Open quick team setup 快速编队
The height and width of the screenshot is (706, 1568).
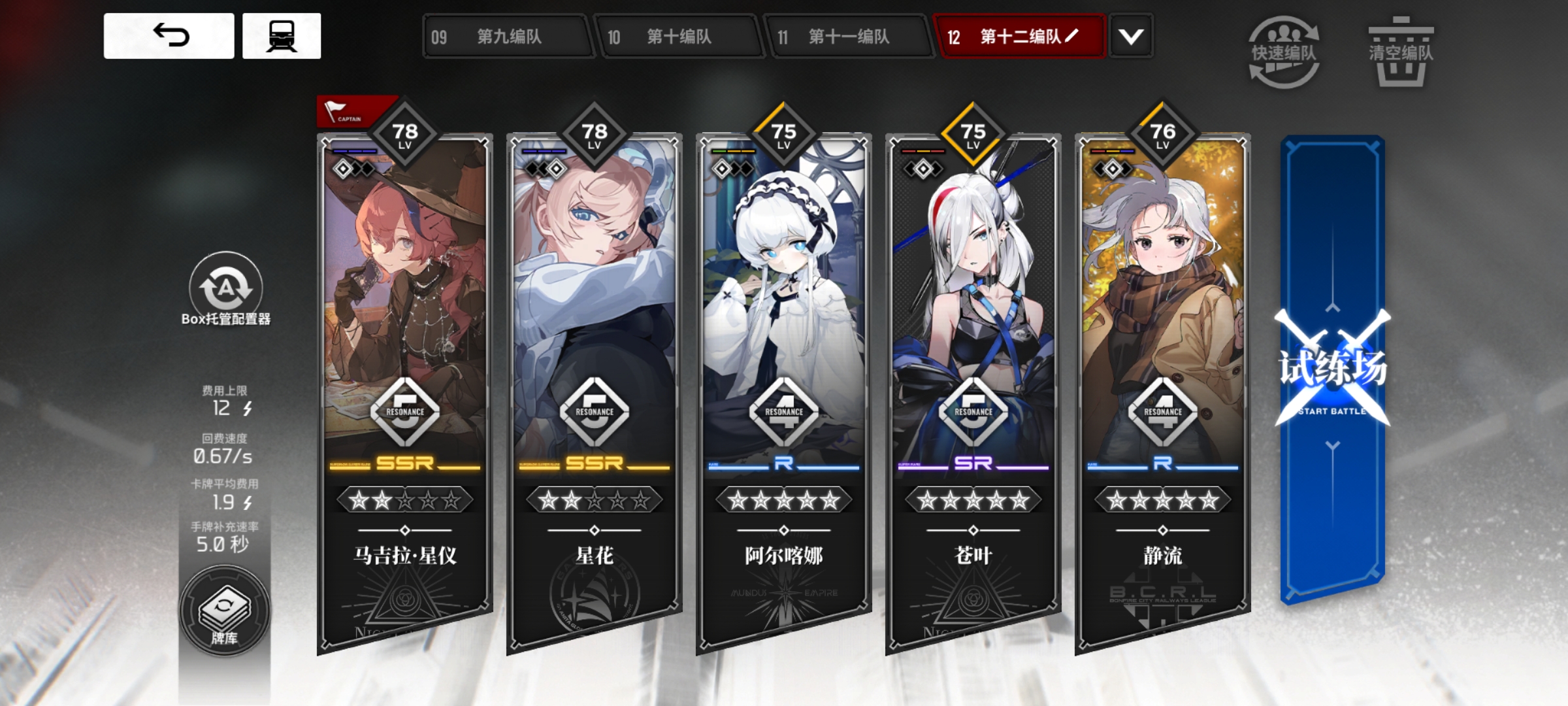point(1284,52)
